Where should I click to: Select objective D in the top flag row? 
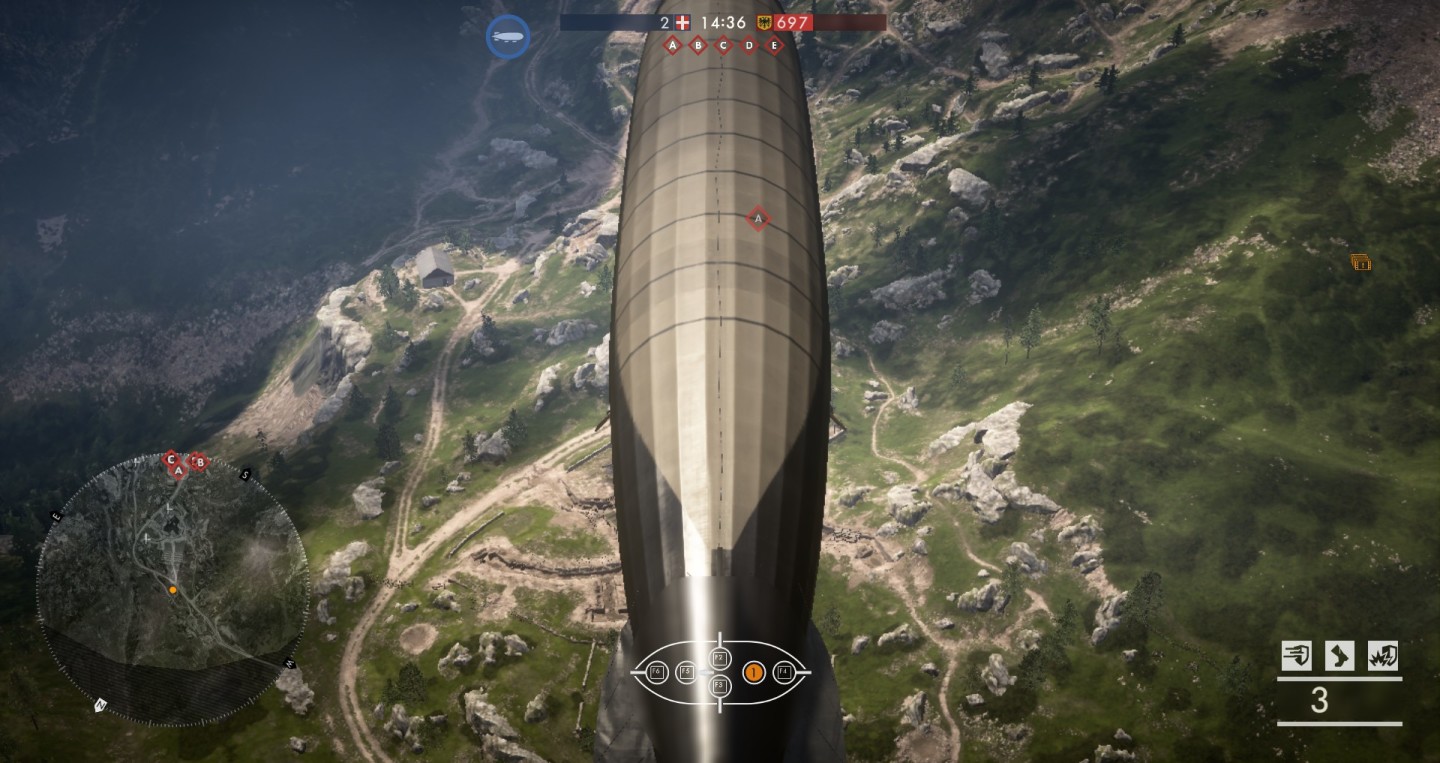coord(748,45)
